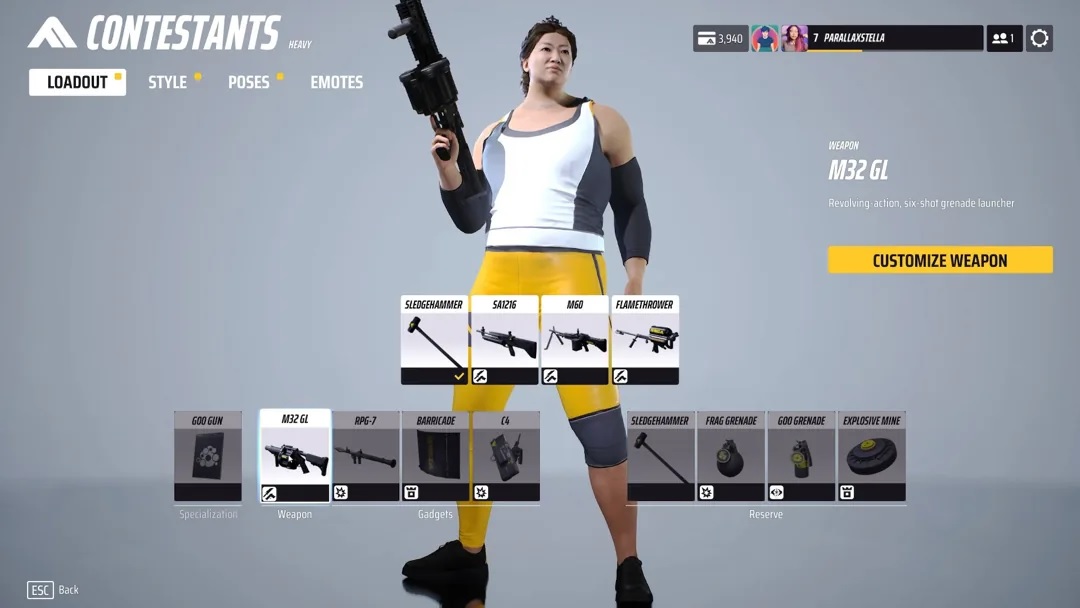This screenshot has height=608, width=1080.
Task: Open the ParallaxStella player profile
Action: click(882, 38)
